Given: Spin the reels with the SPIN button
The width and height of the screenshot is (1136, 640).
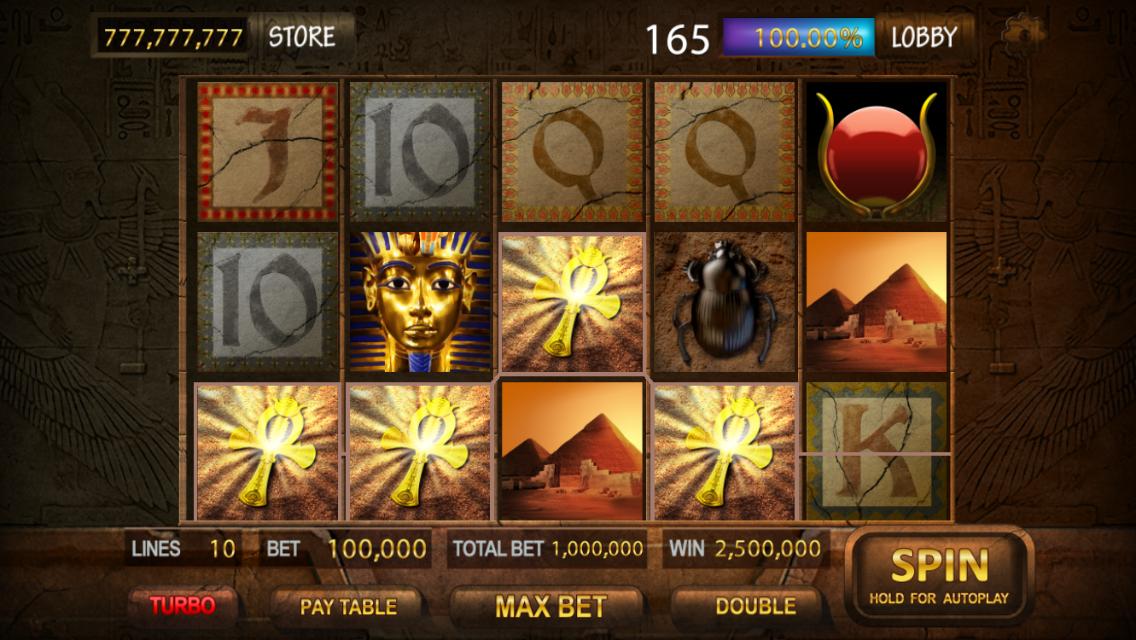Looking at the screenshot, I should pos(938,577).
